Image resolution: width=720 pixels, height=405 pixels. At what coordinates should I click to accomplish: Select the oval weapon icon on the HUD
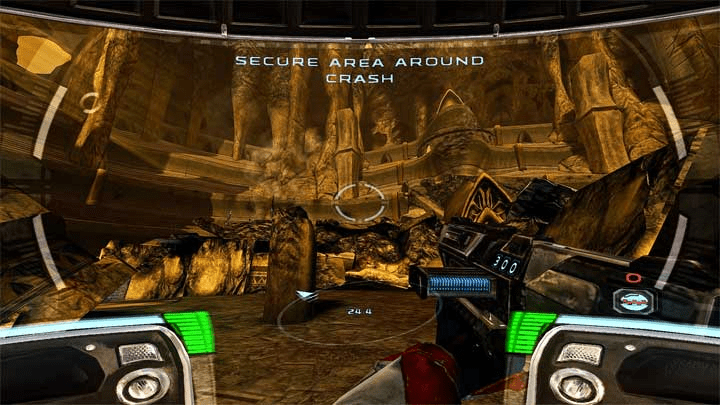pos(633,301)
